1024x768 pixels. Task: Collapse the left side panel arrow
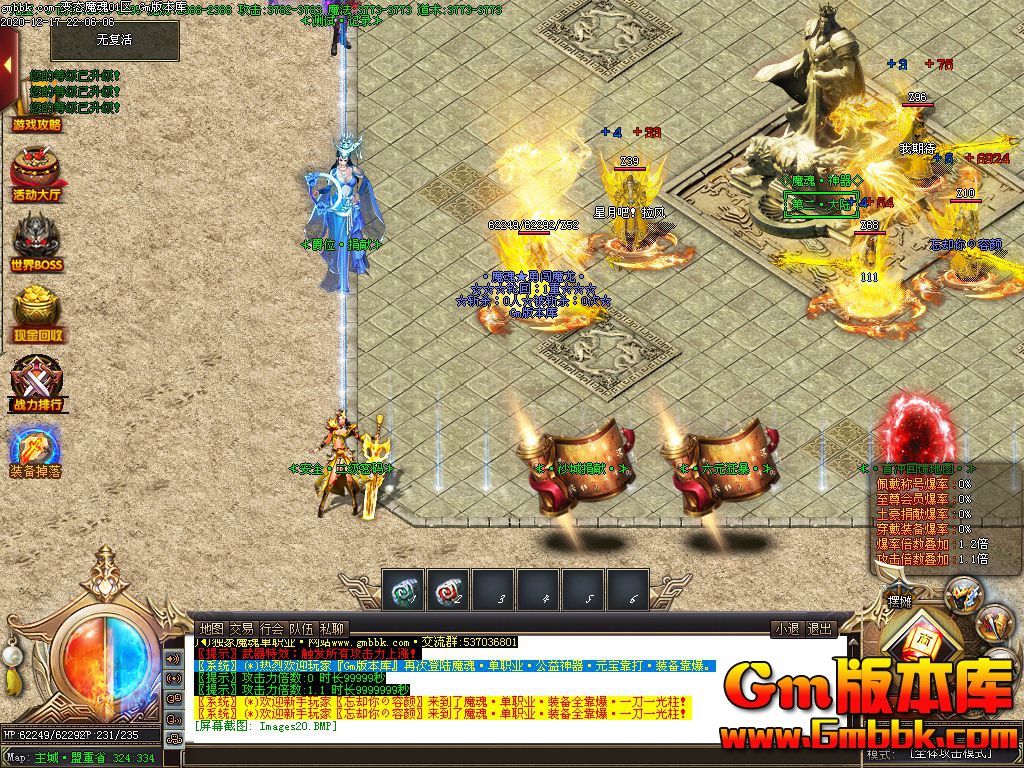(7, 66)
